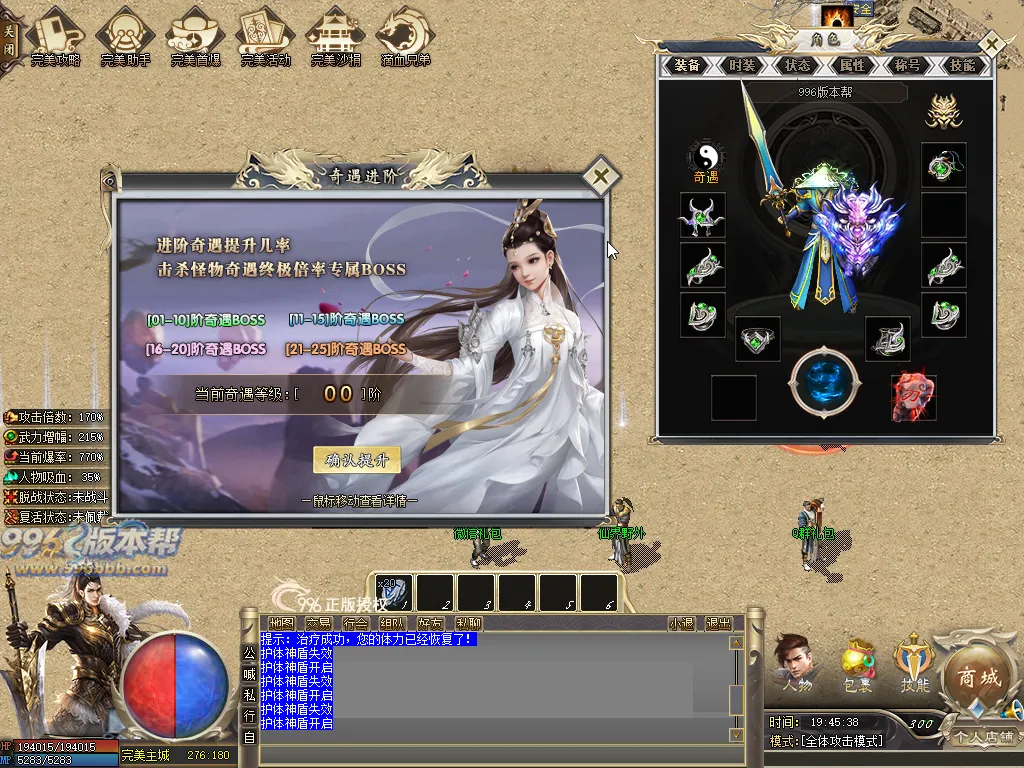Switch to the 时装 fashion tab
This screenshot has width=1024, height=768.
742,65
